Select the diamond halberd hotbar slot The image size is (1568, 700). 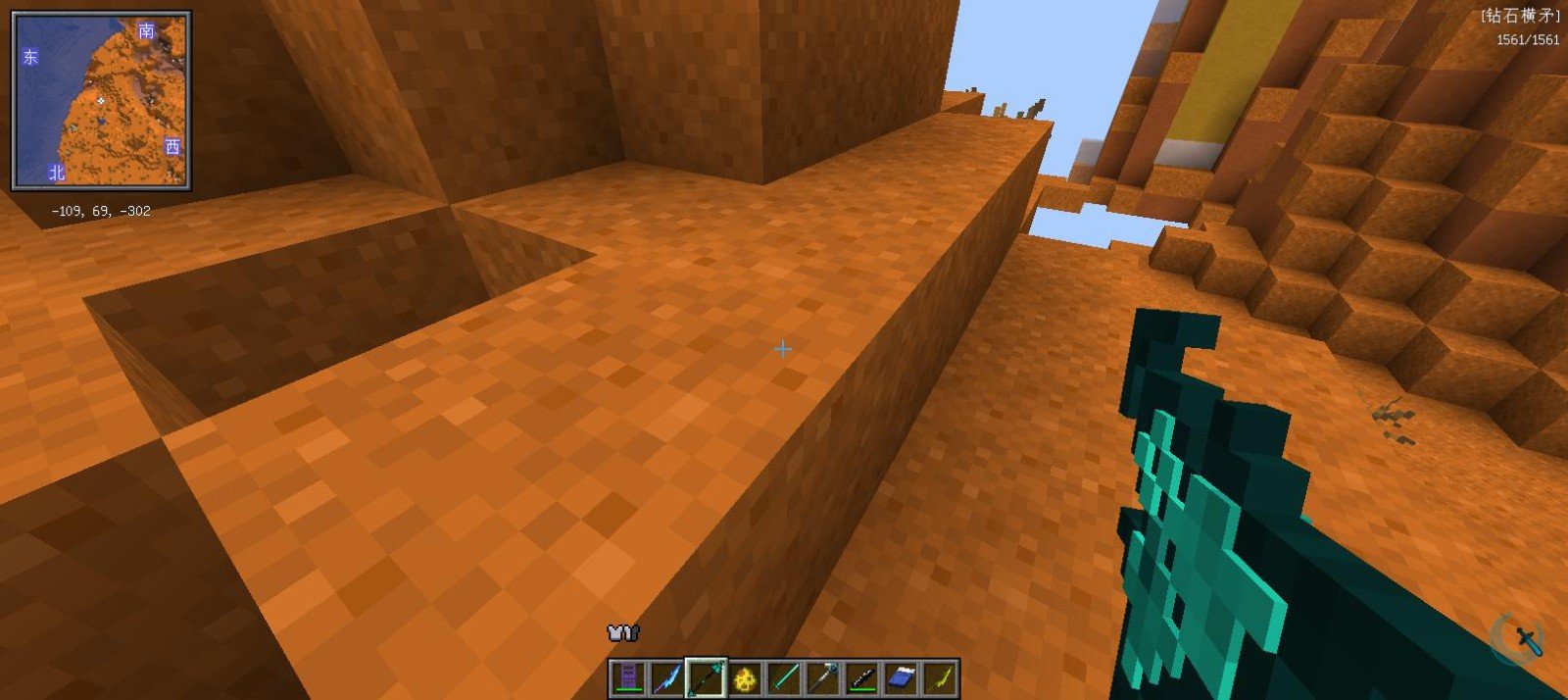point(706,677)
